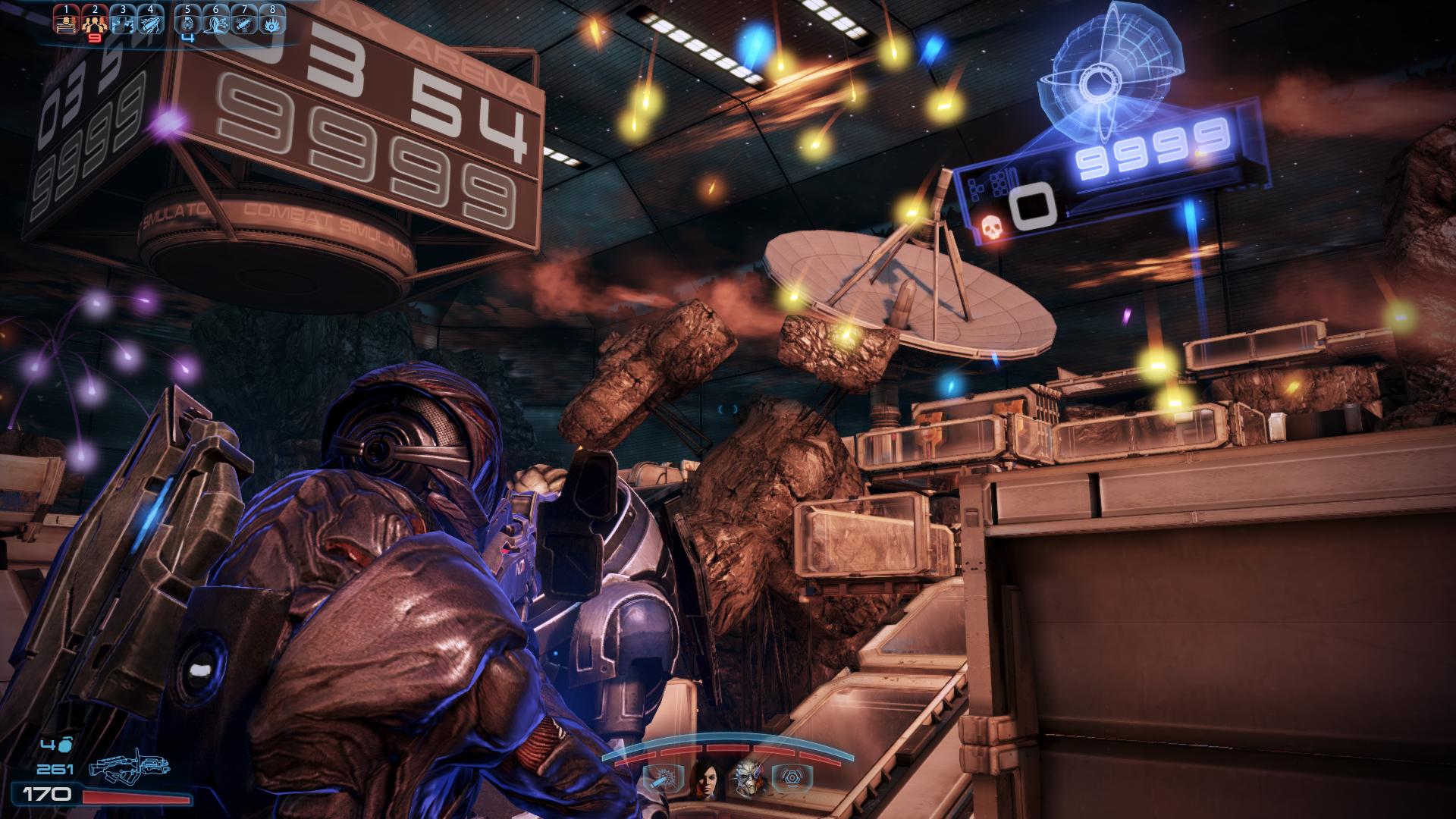This screenshot has width=1456, height=819.
Task: Activate the electric ammo power in slot 4
Action: coord(150,22)
